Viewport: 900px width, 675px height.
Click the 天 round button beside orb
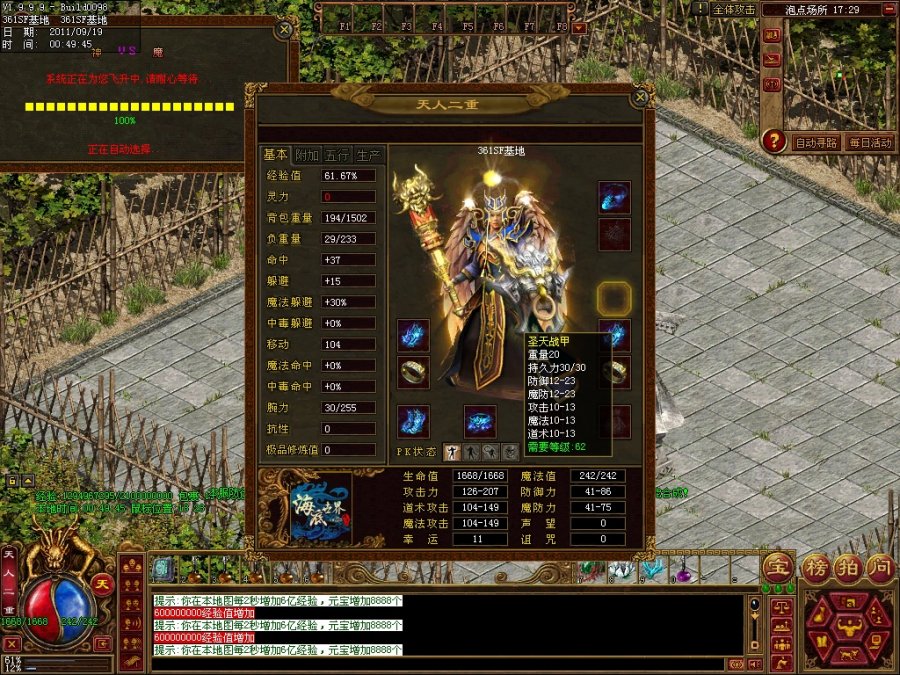(101, 583)
